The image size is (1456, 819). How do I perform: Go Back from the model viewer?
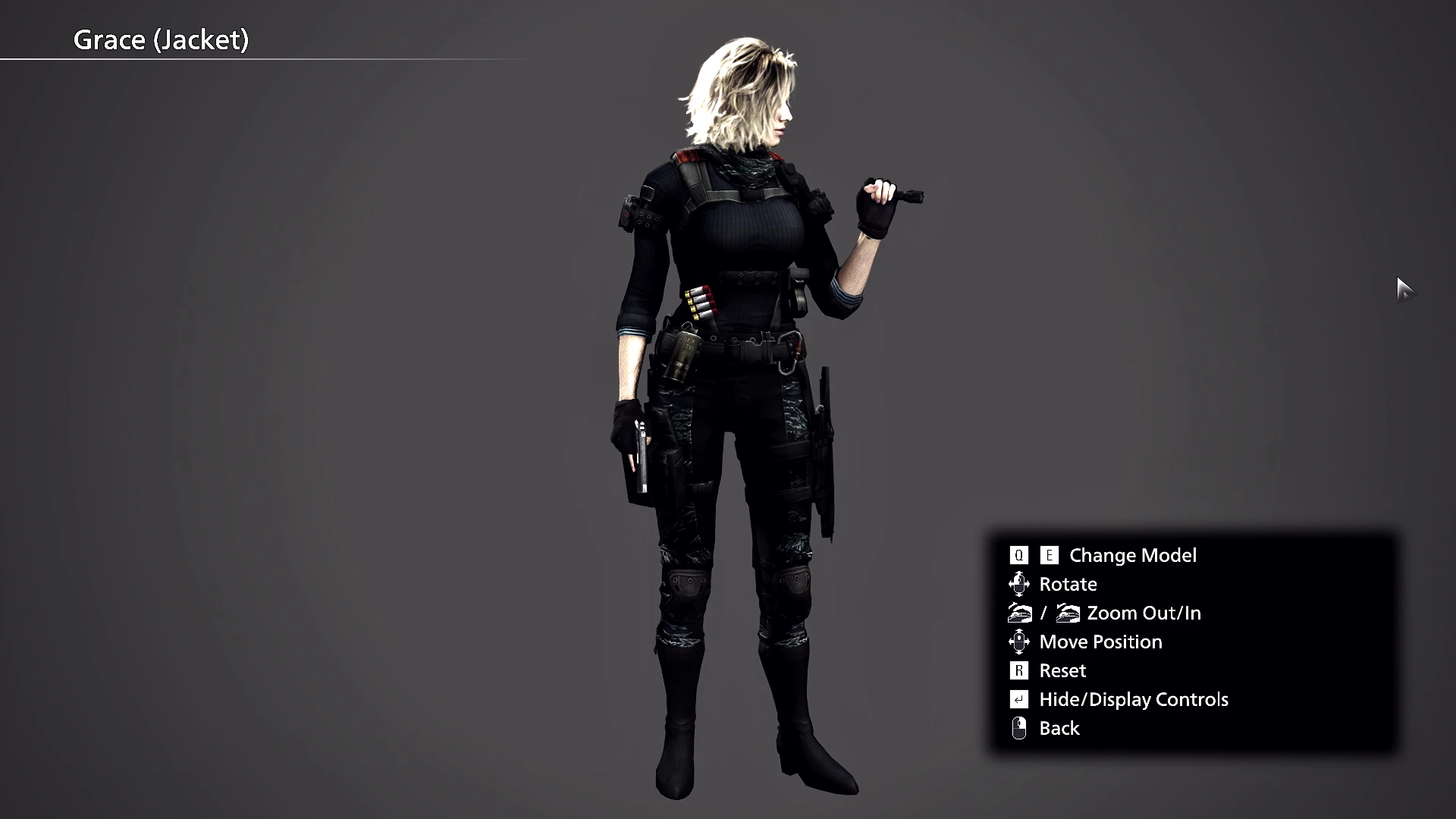click(x=1059, y=728)
